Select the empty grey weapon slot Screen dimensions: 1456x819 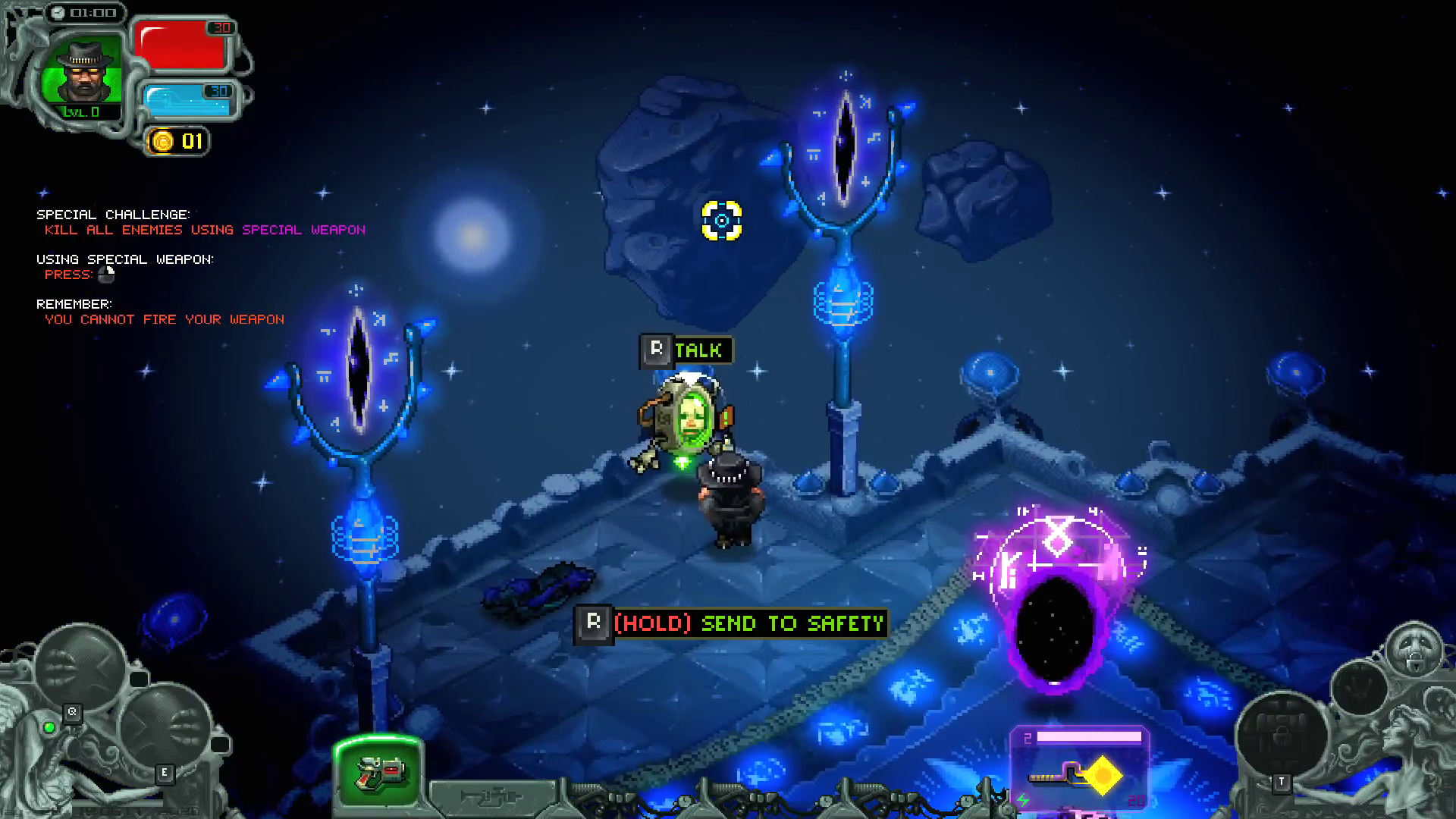(x=493, y=796)
